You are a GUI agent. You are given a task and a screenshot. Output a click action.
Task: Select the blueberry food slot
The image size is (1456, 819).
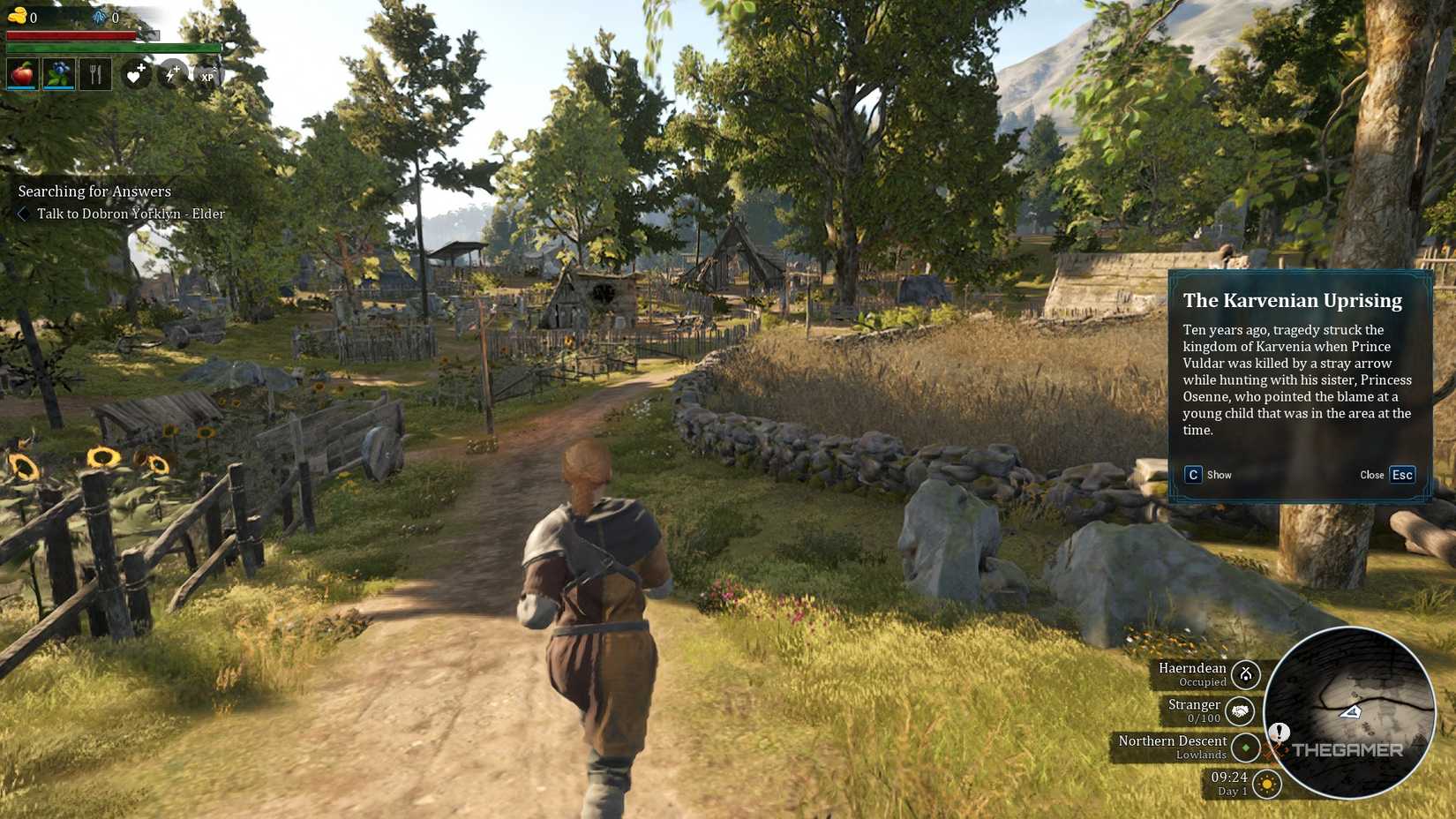point(59,75)
